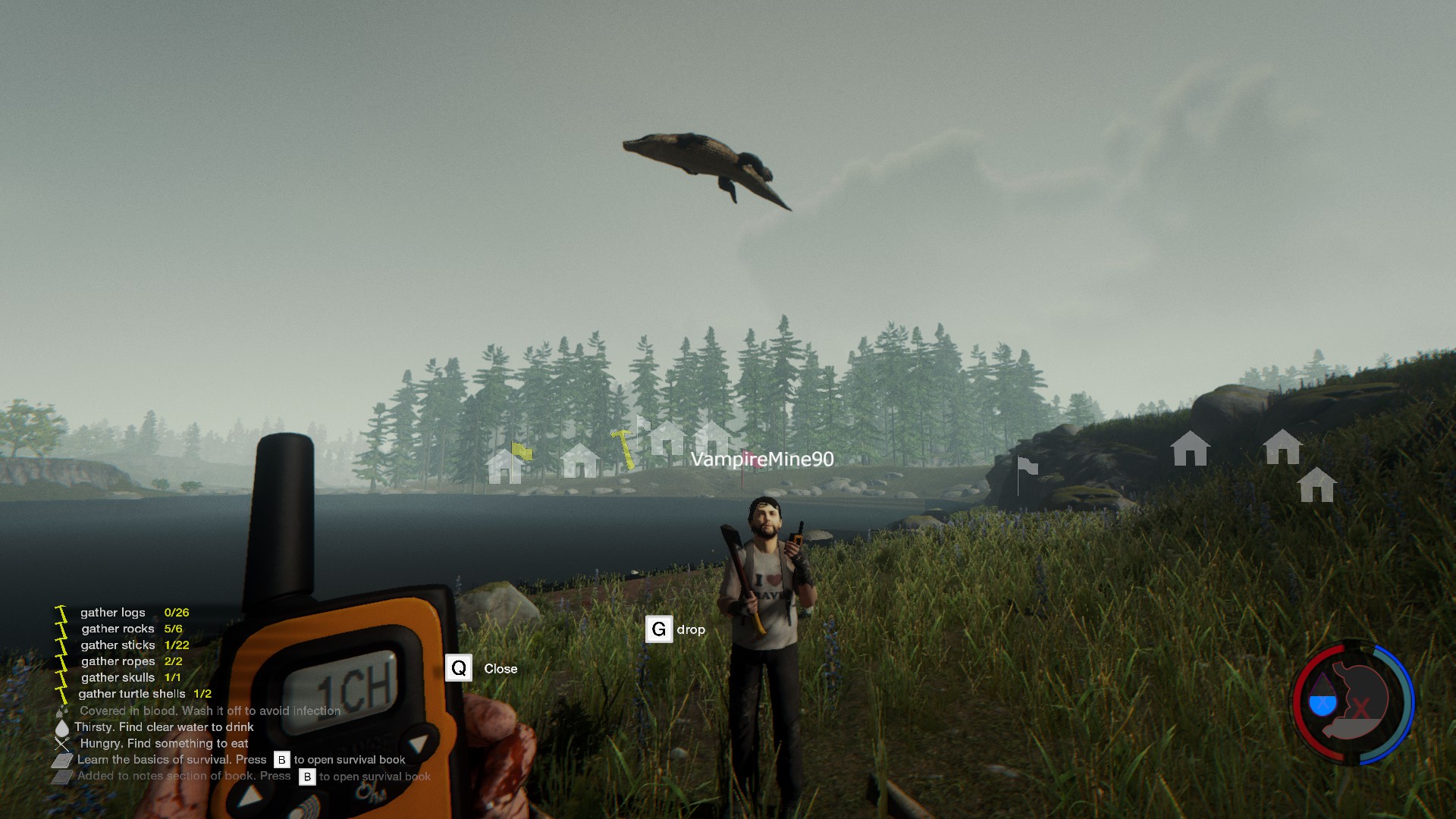Click the gather turtle shells objective
Viewport: 1456px width, 819px height.
click(132, 694)
